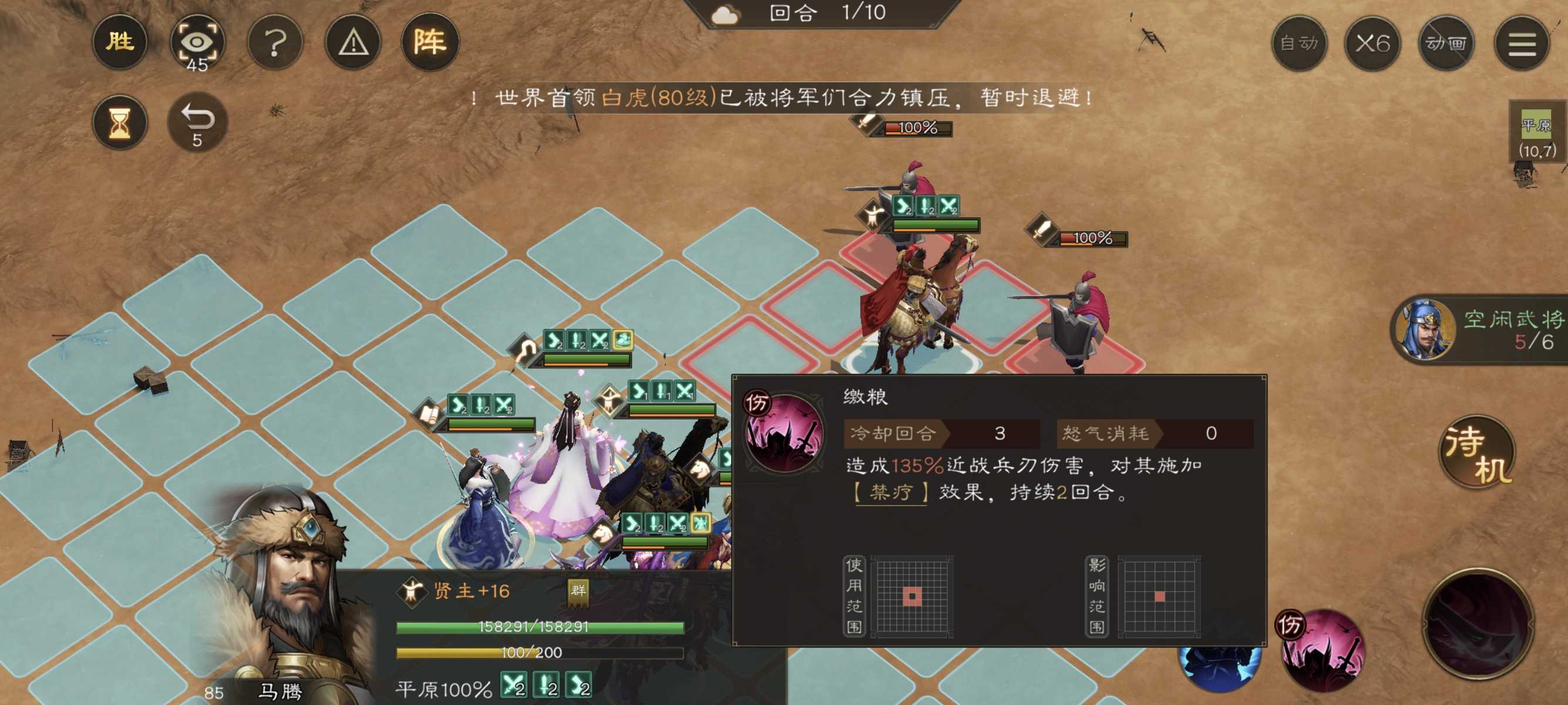Toggle 动画 animation playback

pos(1445,43)
